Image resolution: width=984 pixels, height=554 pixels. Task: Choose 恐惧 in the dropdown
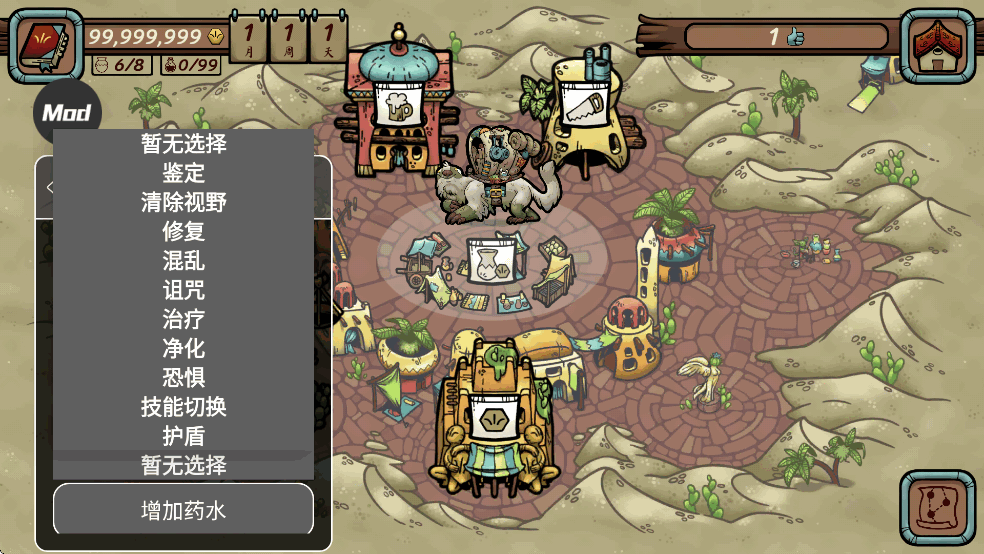(183, 377)
